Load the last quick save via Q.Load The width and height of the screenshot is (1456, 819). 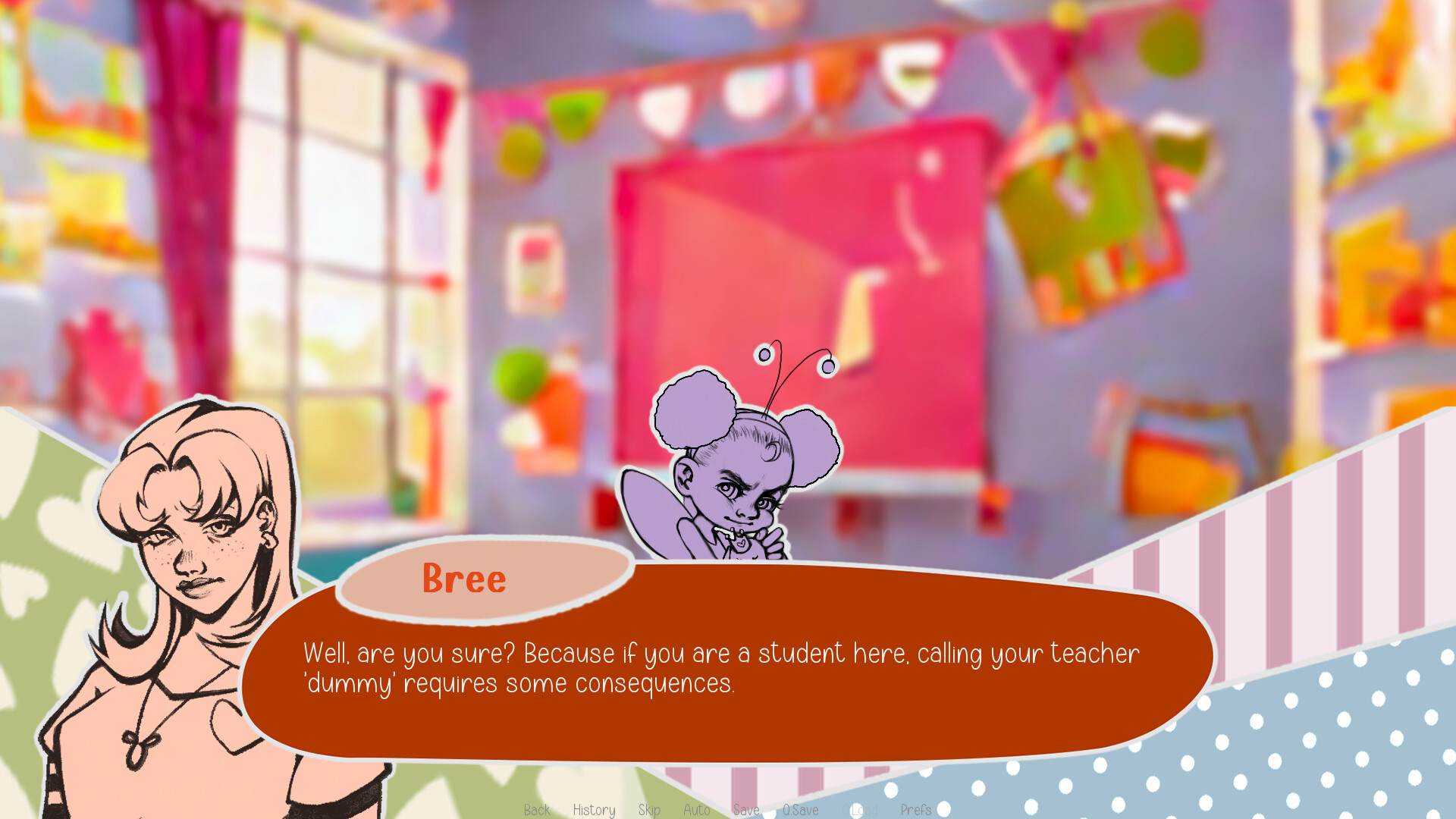pyautogui.click(x=861, y=810)
